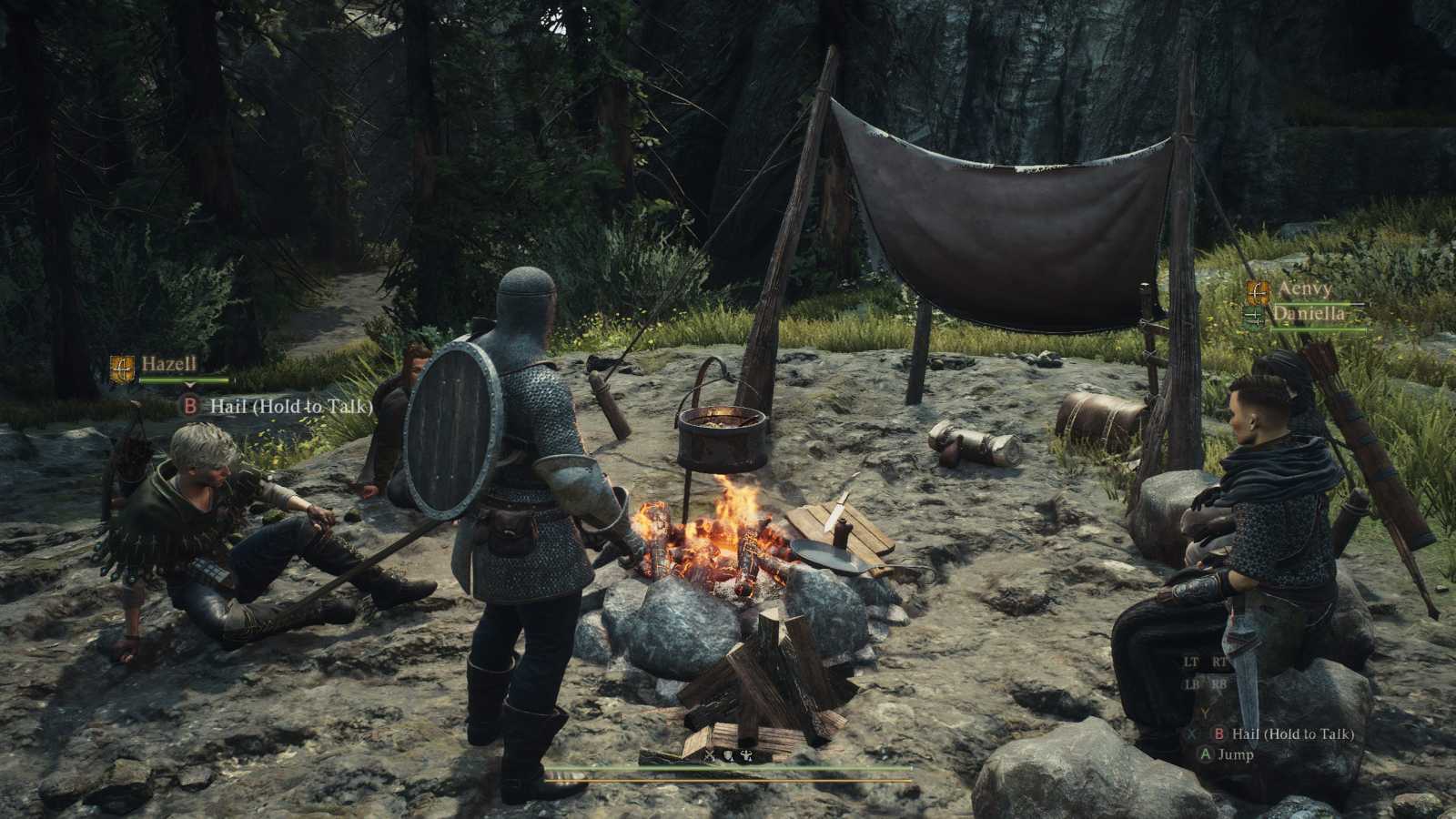
Task: Click the green stamina bar at bottom center
Action: [728, 769]
